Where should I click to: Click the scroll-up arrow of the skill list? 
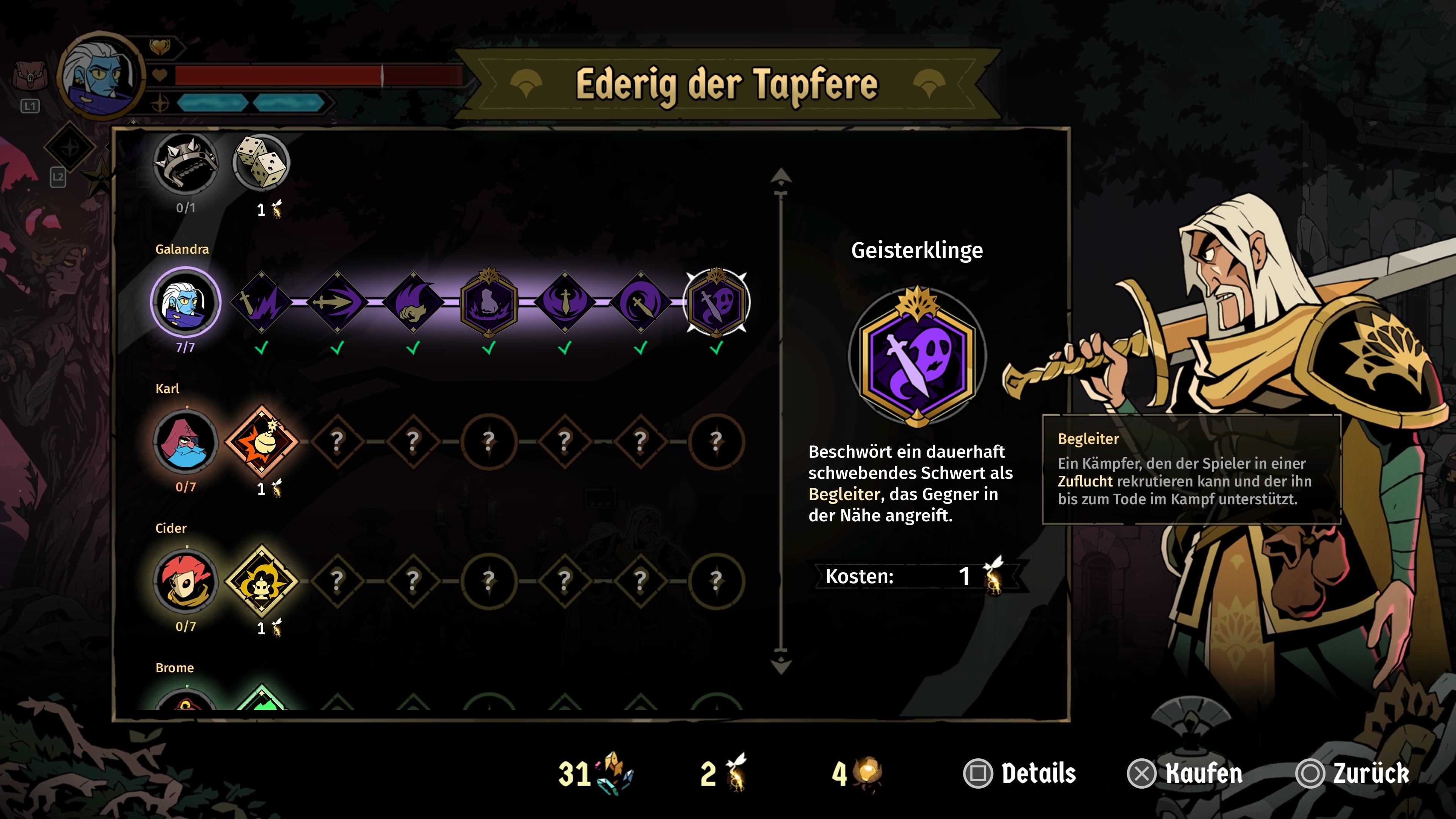[781, 177]
